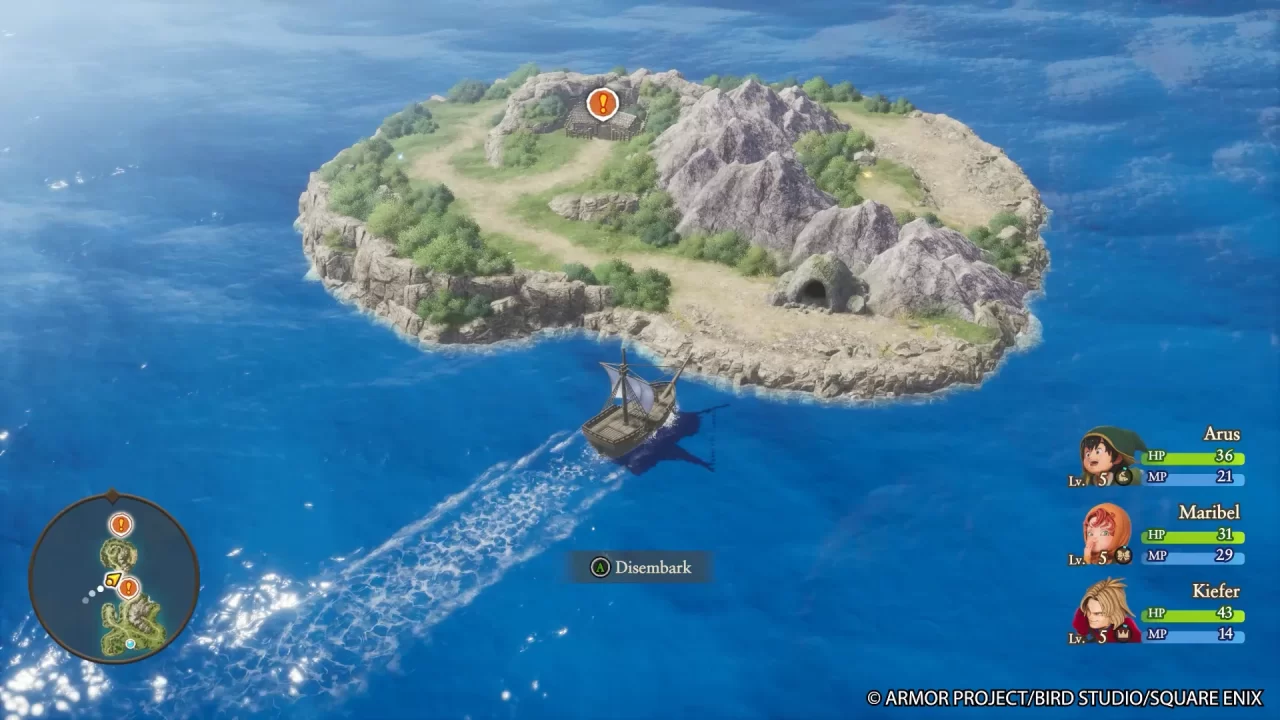Click the compass diamond atop the minimap

110,493
